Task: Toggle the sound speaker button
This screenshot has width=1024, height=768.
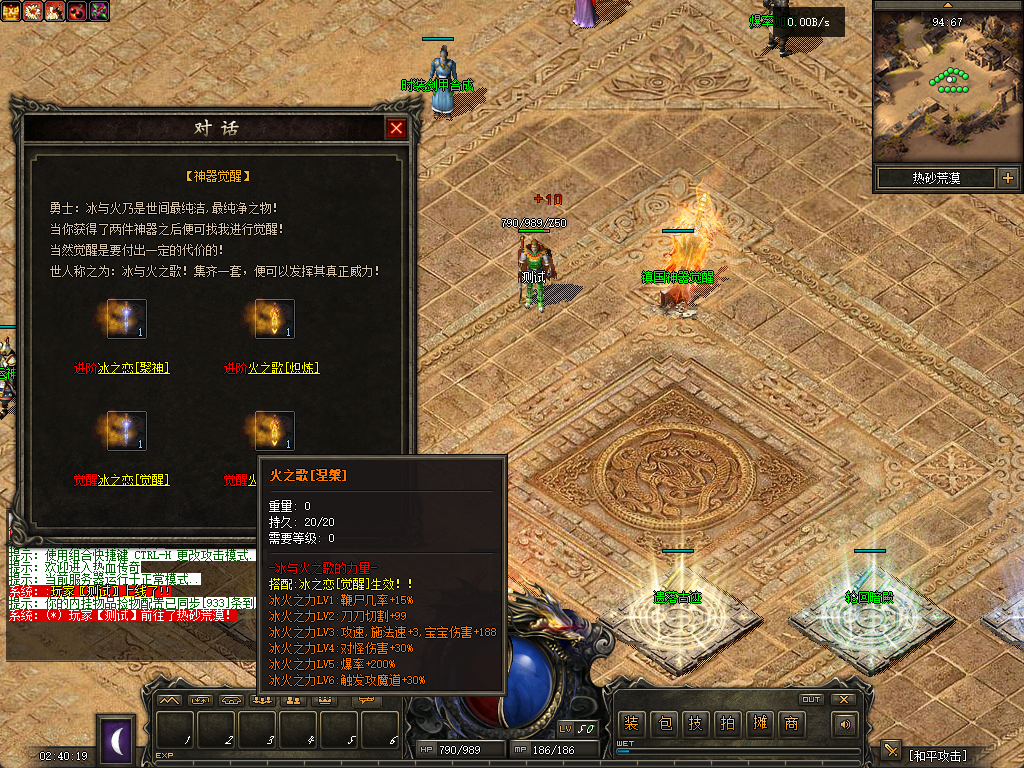Action: pyautogui.click(x=846, y=724)
